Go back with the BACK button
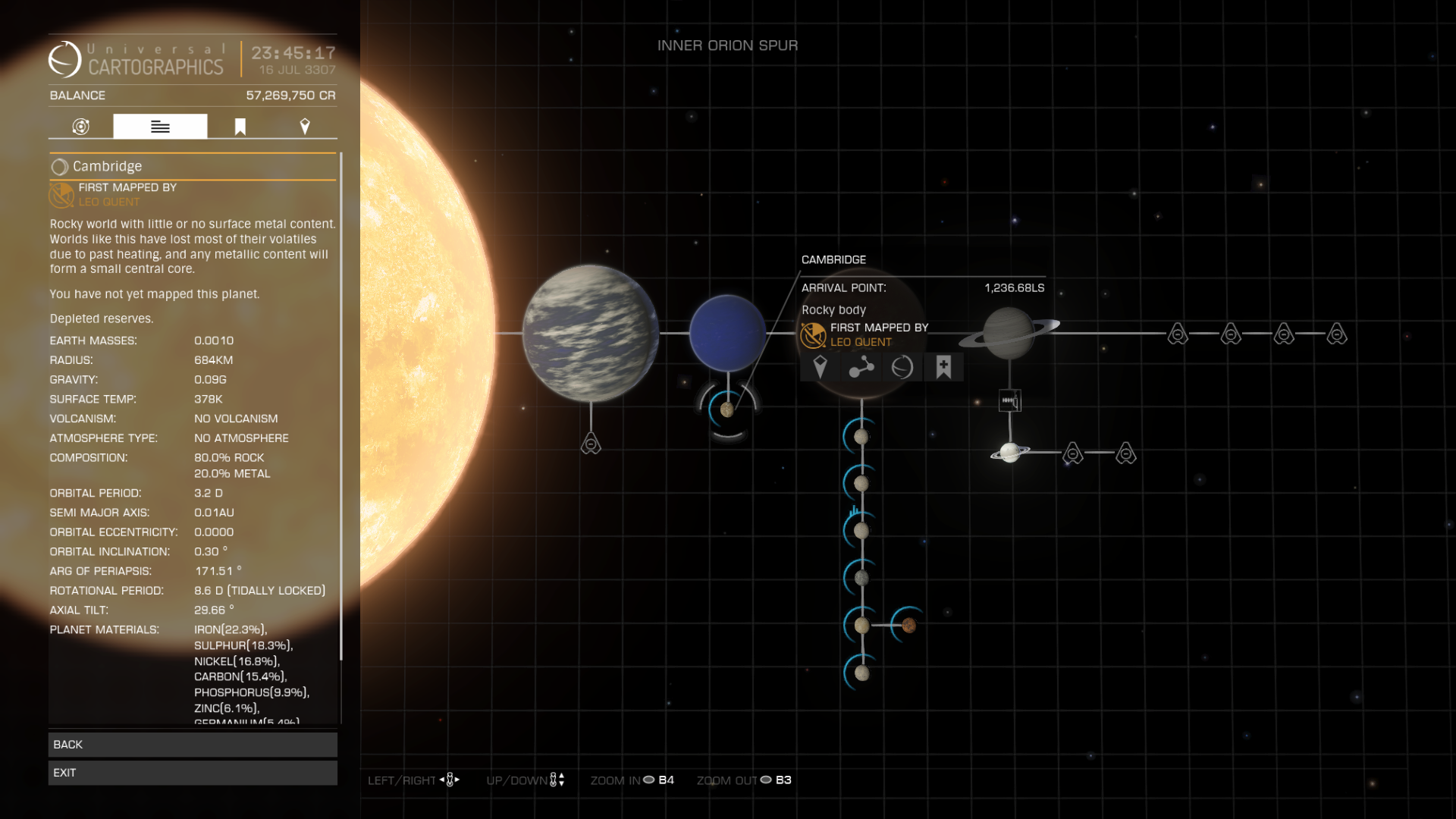This screenshot has width=1456, height=819. coord(193,745)
